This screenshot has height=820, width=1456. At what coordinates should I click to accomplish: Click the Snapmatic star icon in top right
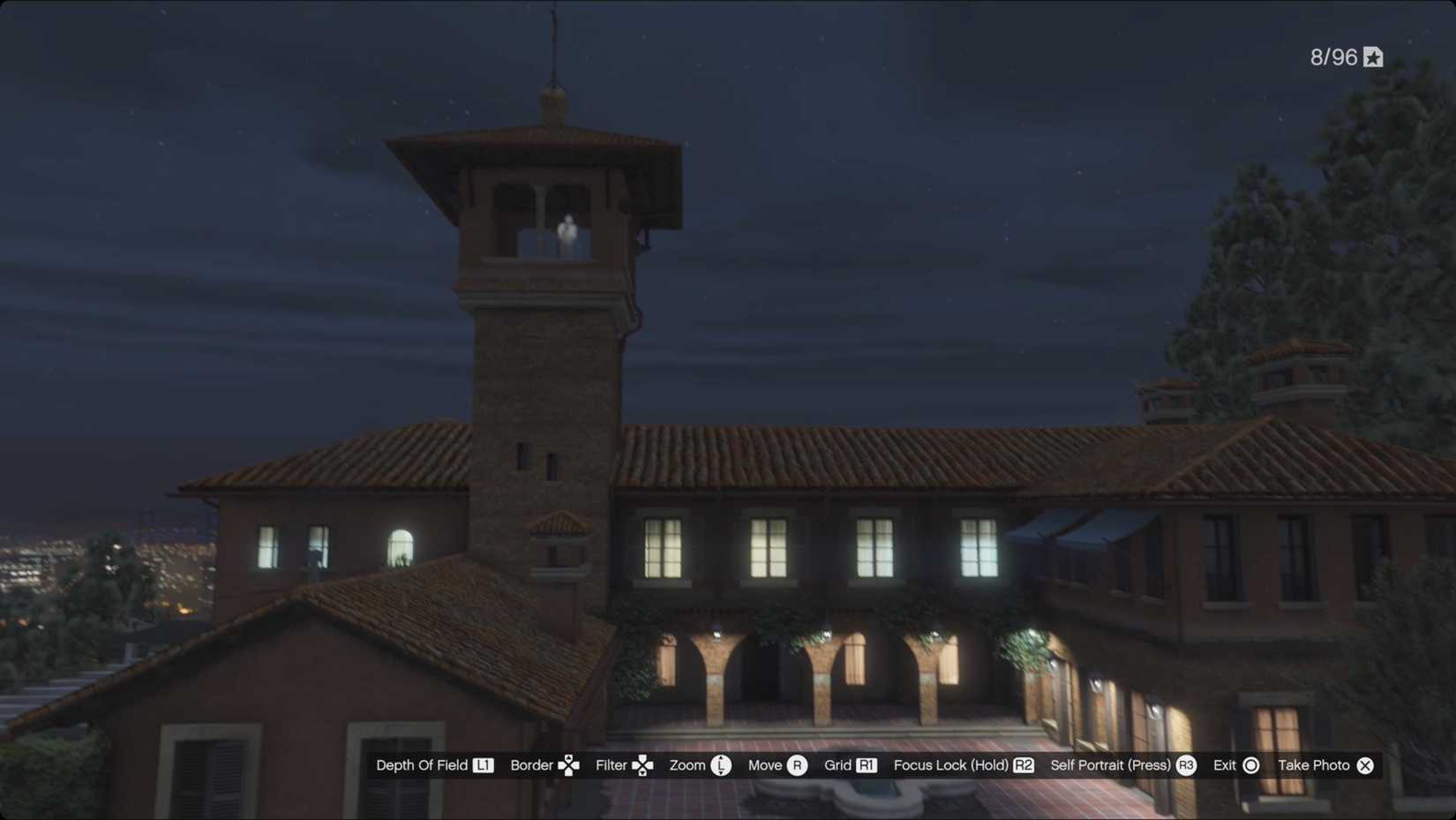coord(1373,56)
